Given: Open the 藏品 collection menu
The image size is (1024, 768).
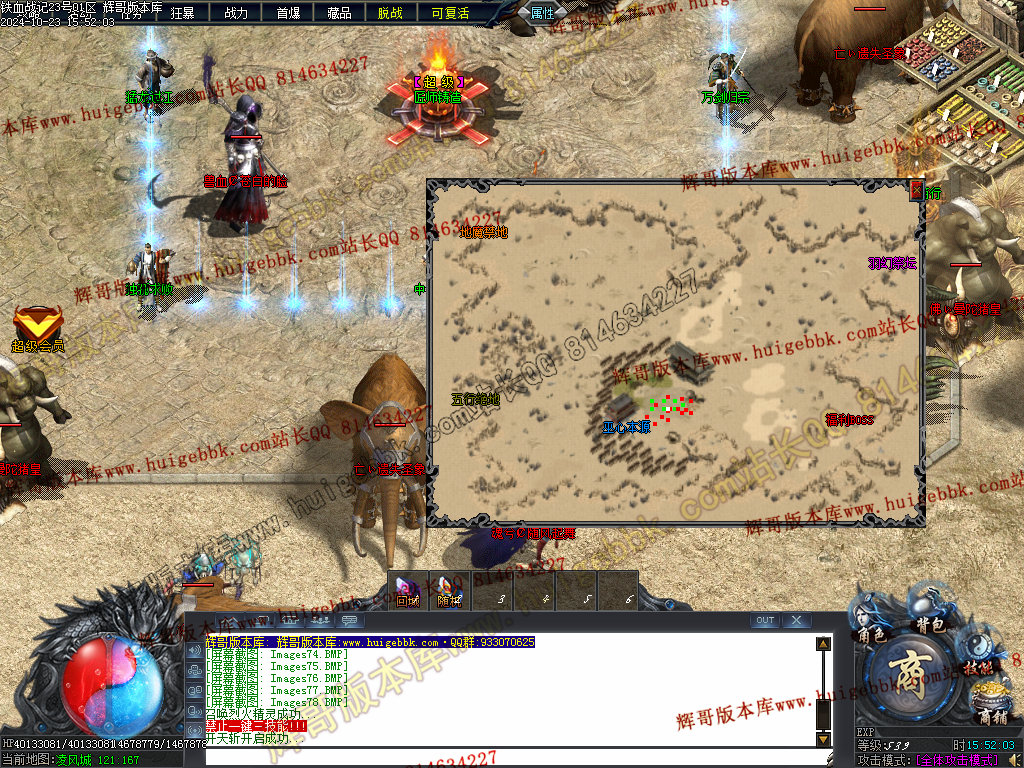Looking at the screenshot, I should click(340, 13).
